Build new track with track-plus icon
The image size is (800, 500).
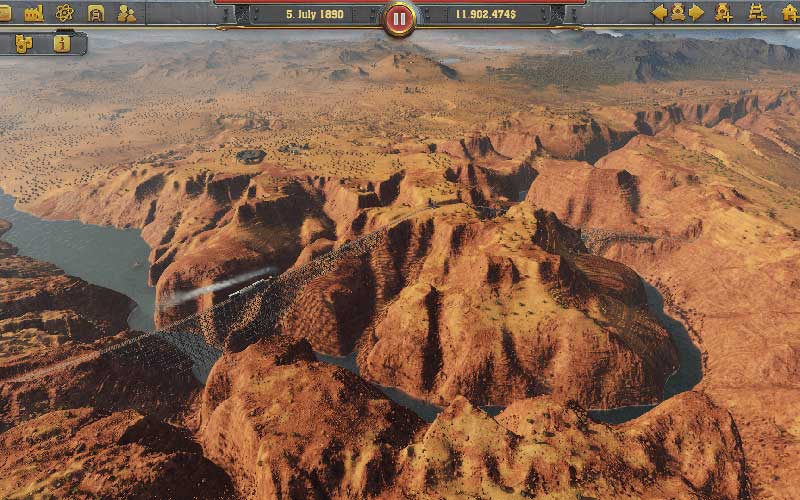[x=757, y=13]
